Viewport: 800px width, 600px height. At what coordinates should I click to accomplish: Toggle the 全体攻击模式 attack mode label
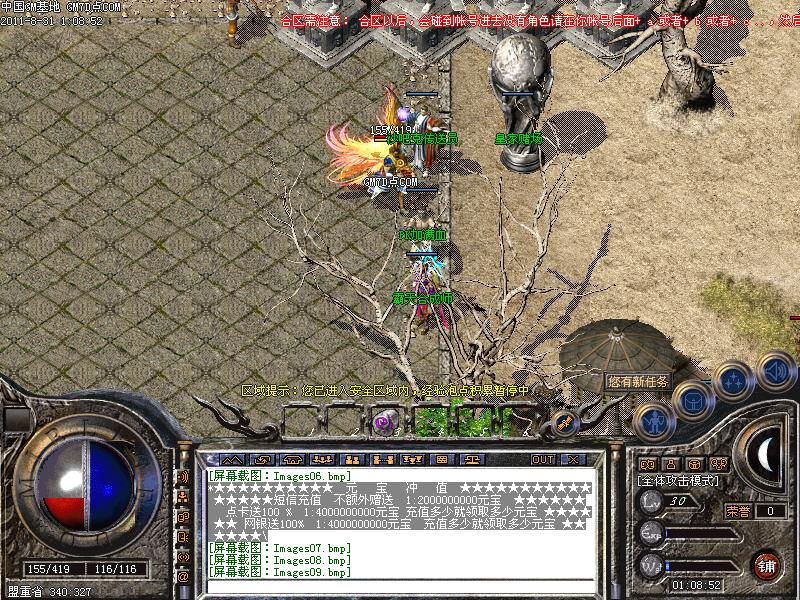tap(680, 481)
